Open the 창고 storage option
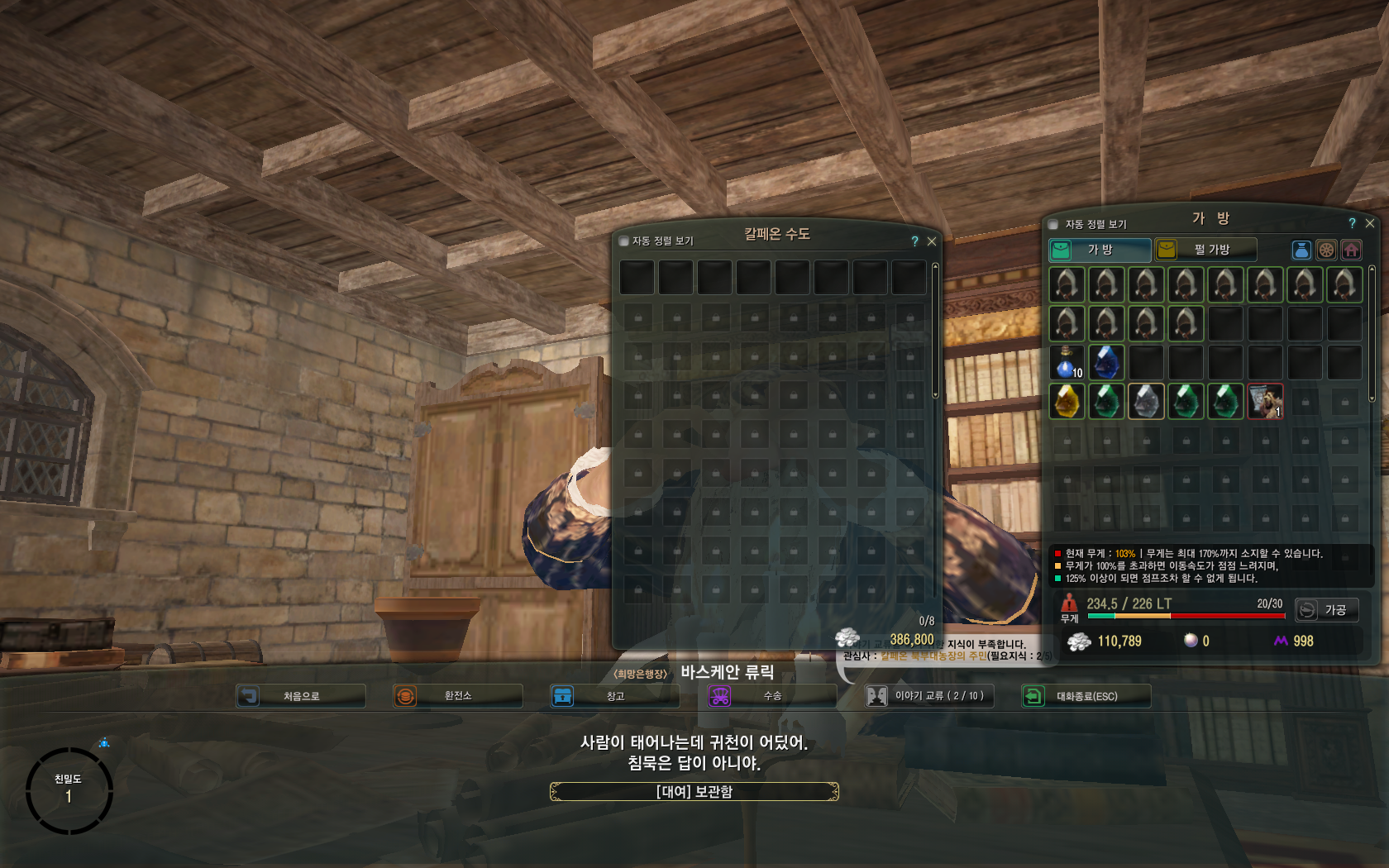The image size is (1389, 868). 614,696
